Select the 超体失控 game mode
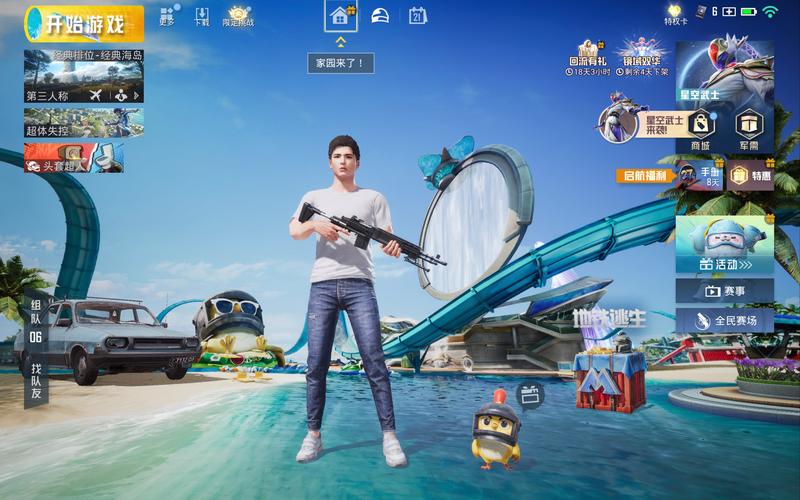 (x=84, y=122)
